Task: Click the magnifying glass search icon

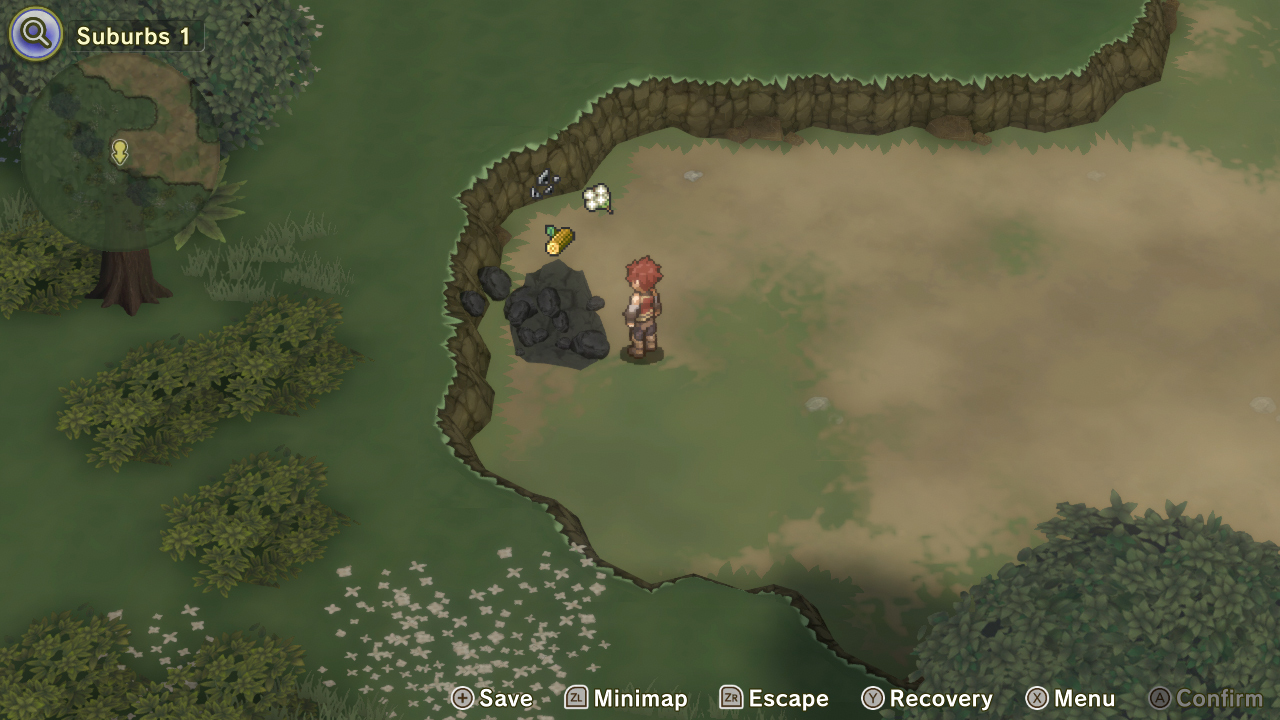Action: [34, 34]
